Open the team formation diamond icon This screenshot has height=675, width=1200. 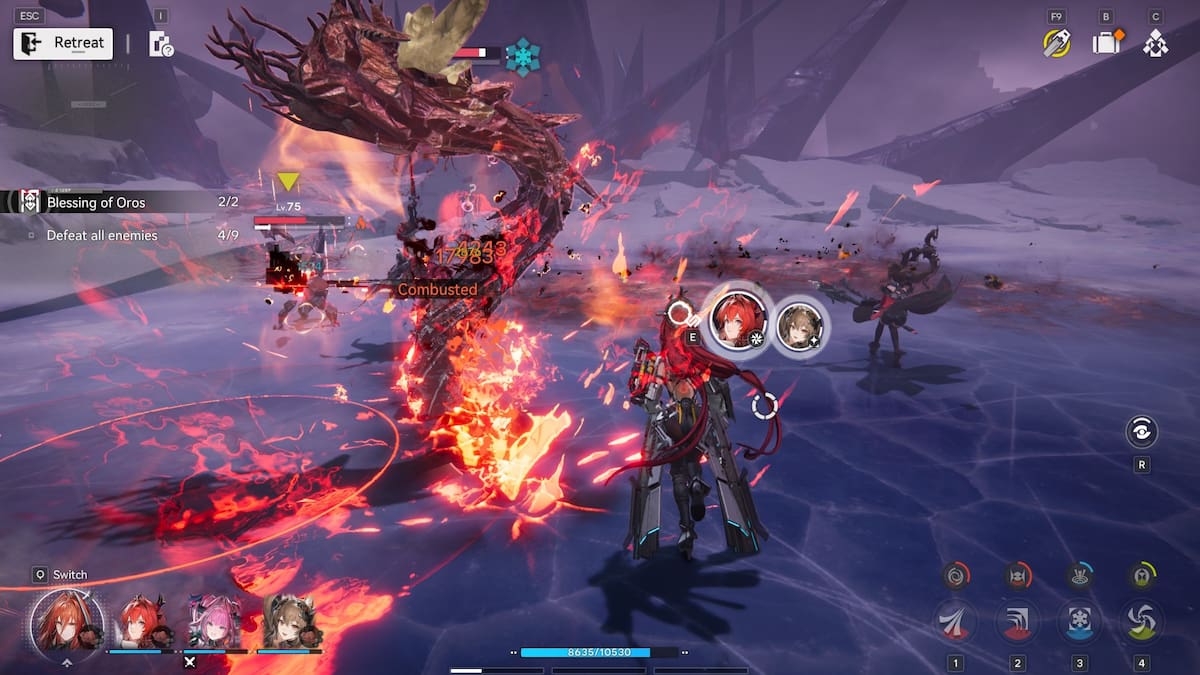(1156, 43)
